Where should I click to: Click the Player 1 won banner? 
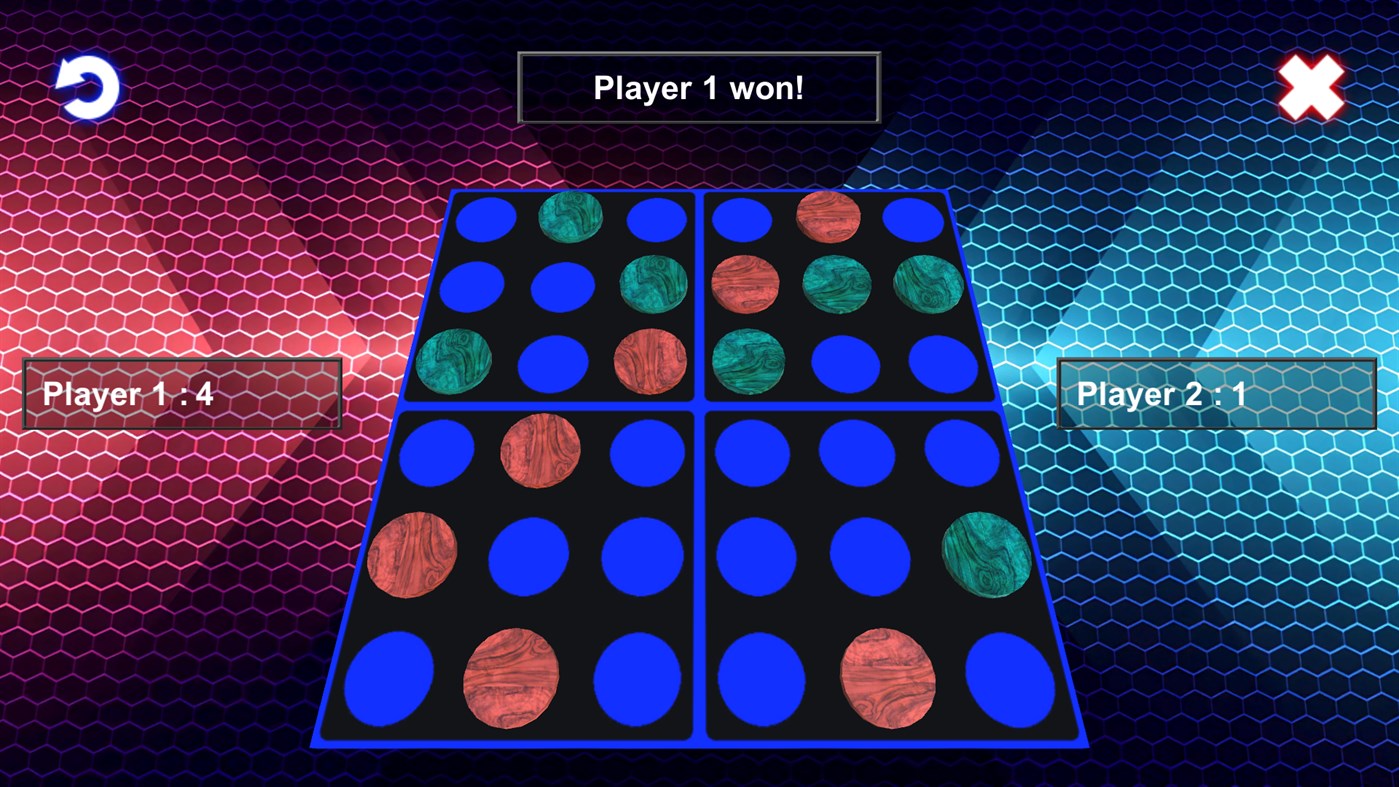(698, 87)
